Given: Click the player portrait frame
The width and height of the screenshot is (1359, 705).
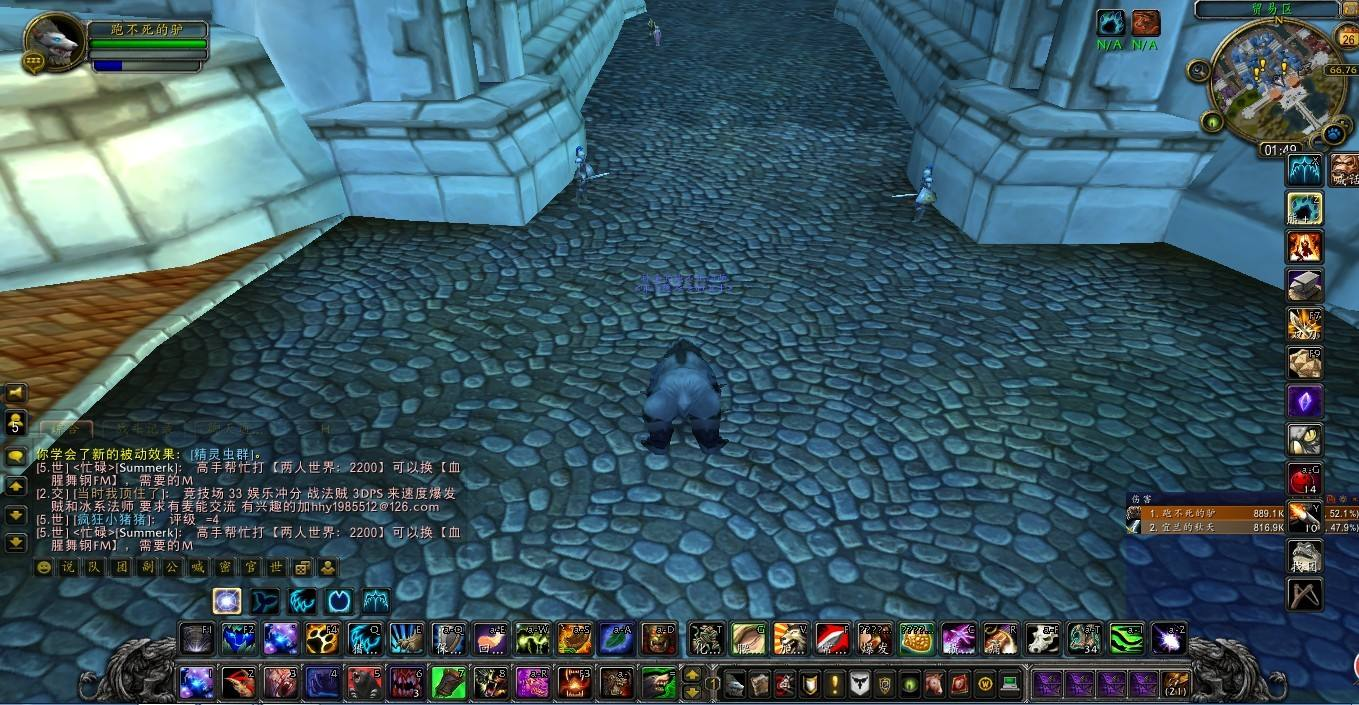Looking at the screenshot, I should pyautogui.click(x=50, y=42).
